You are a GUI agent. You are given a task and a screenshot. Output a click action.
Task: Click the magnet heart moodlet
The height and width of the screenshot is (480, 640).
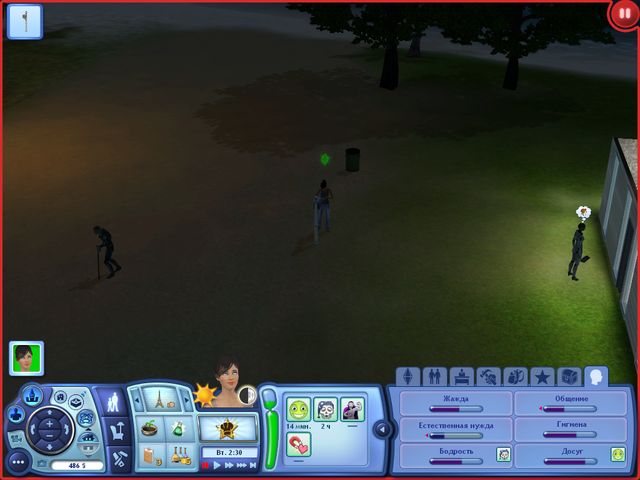[298, 443]
